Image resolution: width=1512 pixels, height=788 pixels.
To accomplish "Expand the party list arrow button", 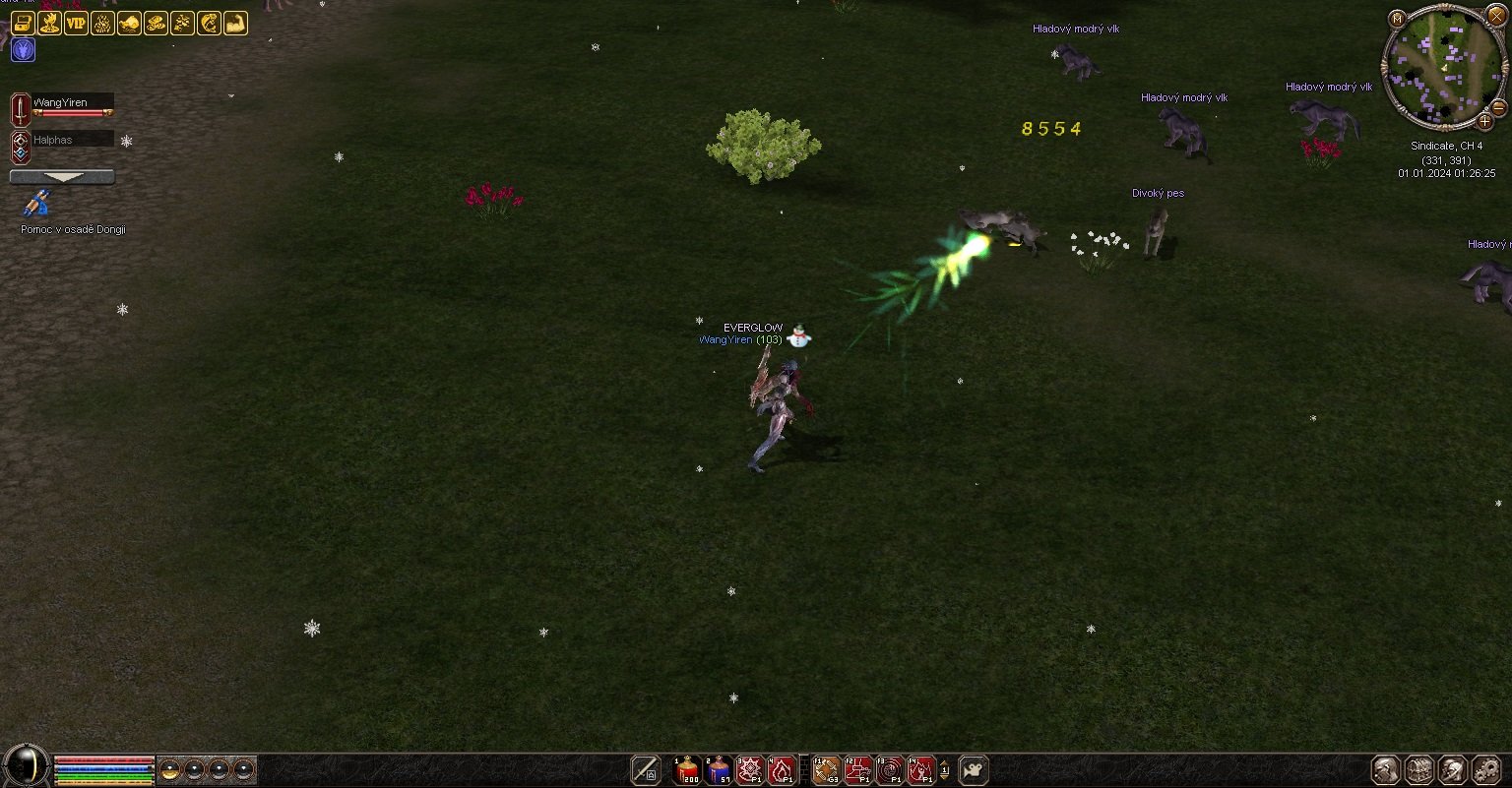I will pos(62,177).
